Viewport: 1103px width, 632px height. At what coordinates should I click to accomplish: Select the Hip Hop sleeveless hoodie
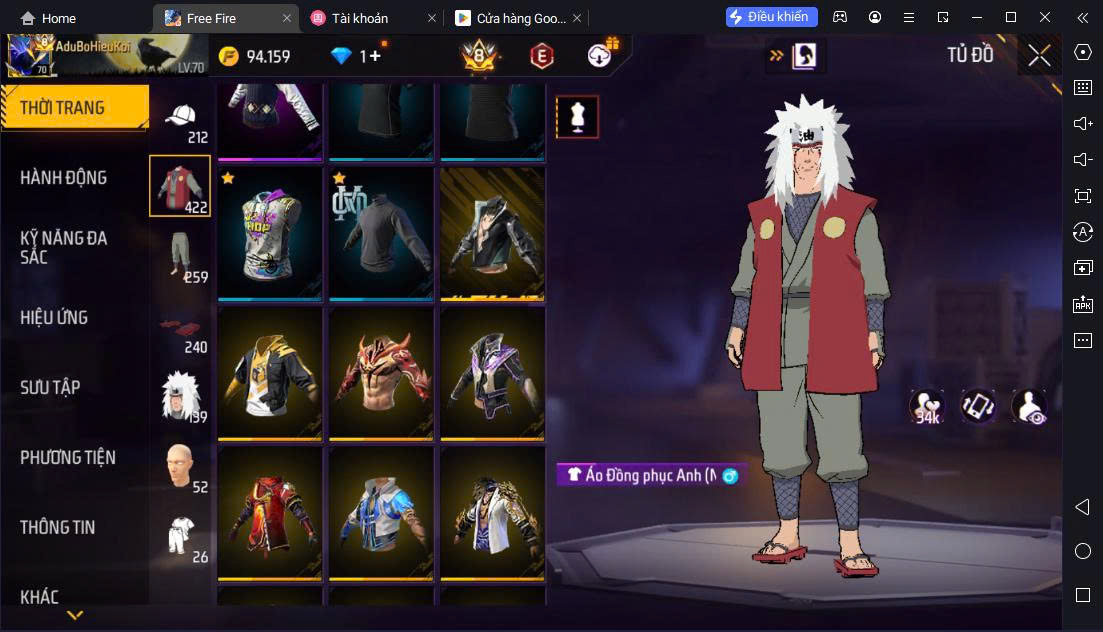[x=270, y=233]
